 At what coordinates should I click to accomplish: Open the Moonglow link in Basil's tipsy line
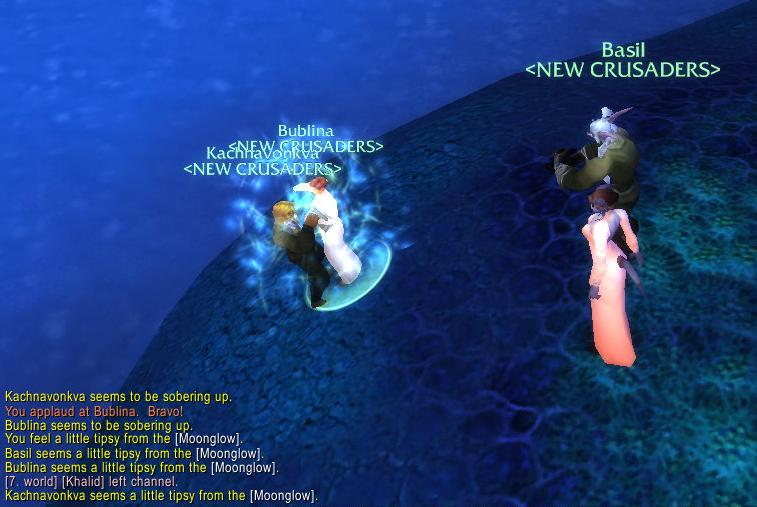click(x=229, y=453)
